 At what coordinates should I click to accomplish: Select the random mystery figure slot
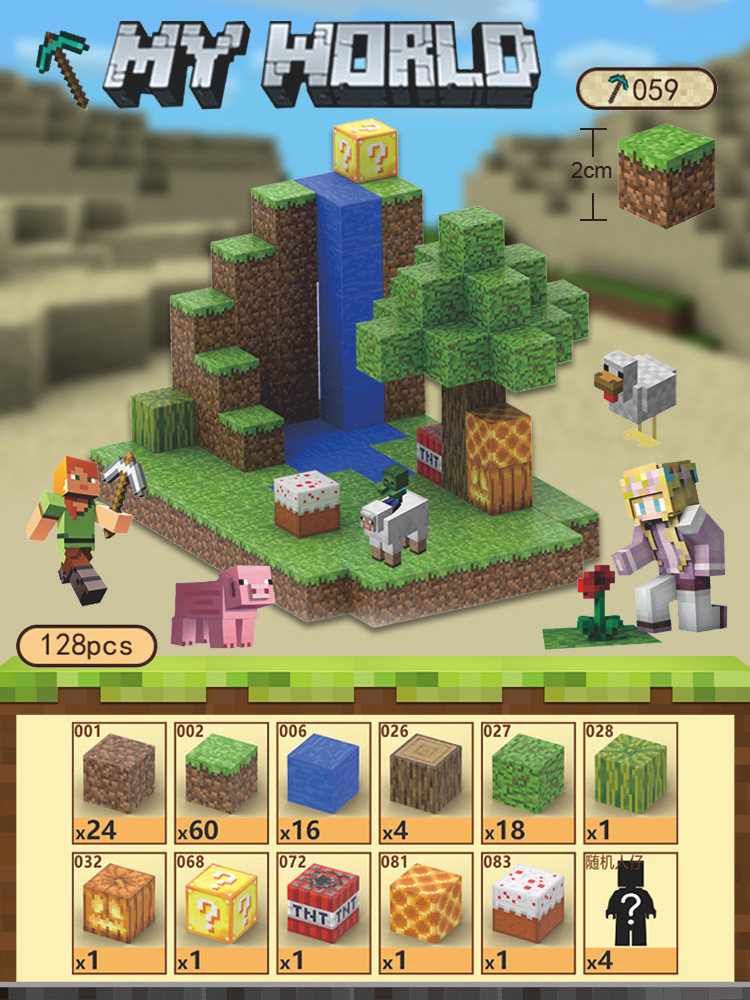(630, 911)
